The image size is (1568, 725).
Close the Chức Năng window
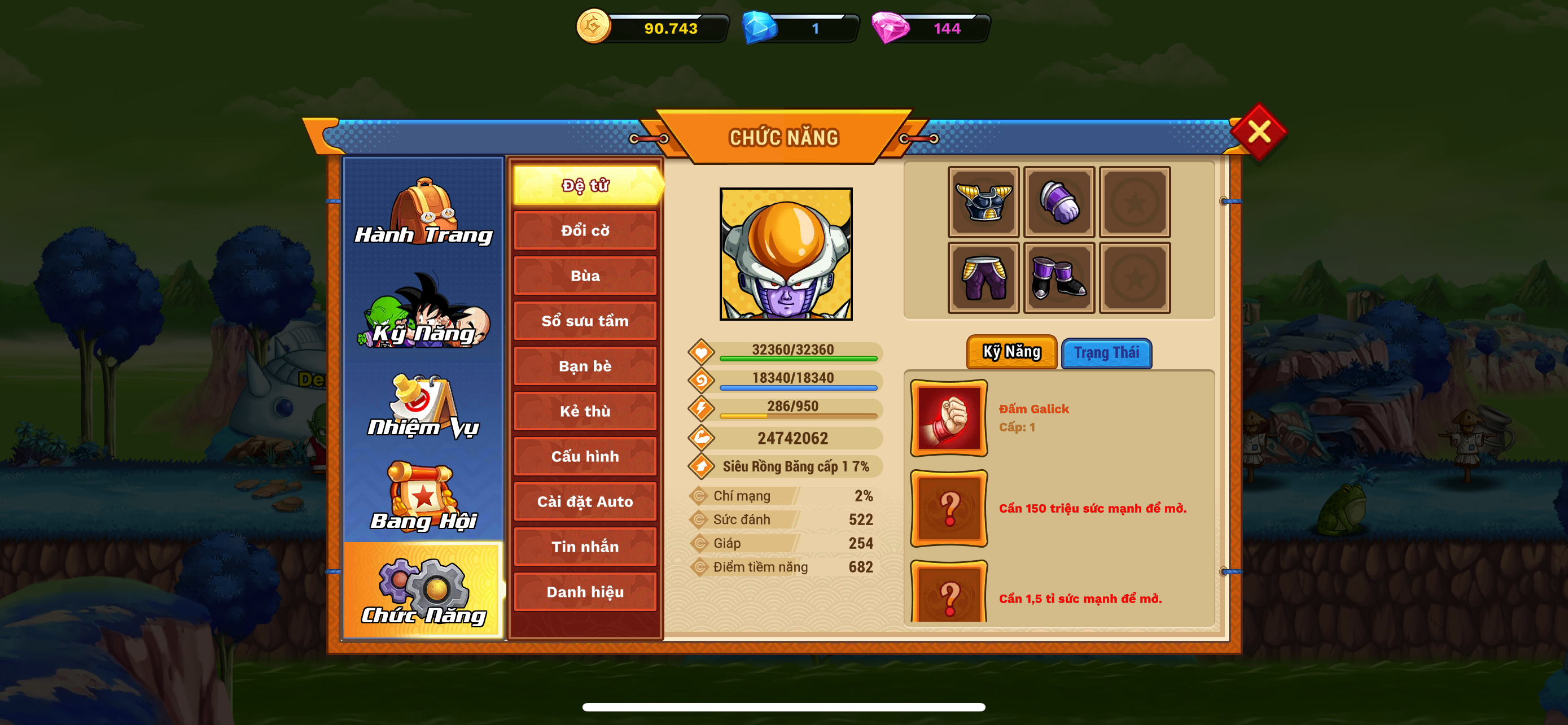(1258, 132)
